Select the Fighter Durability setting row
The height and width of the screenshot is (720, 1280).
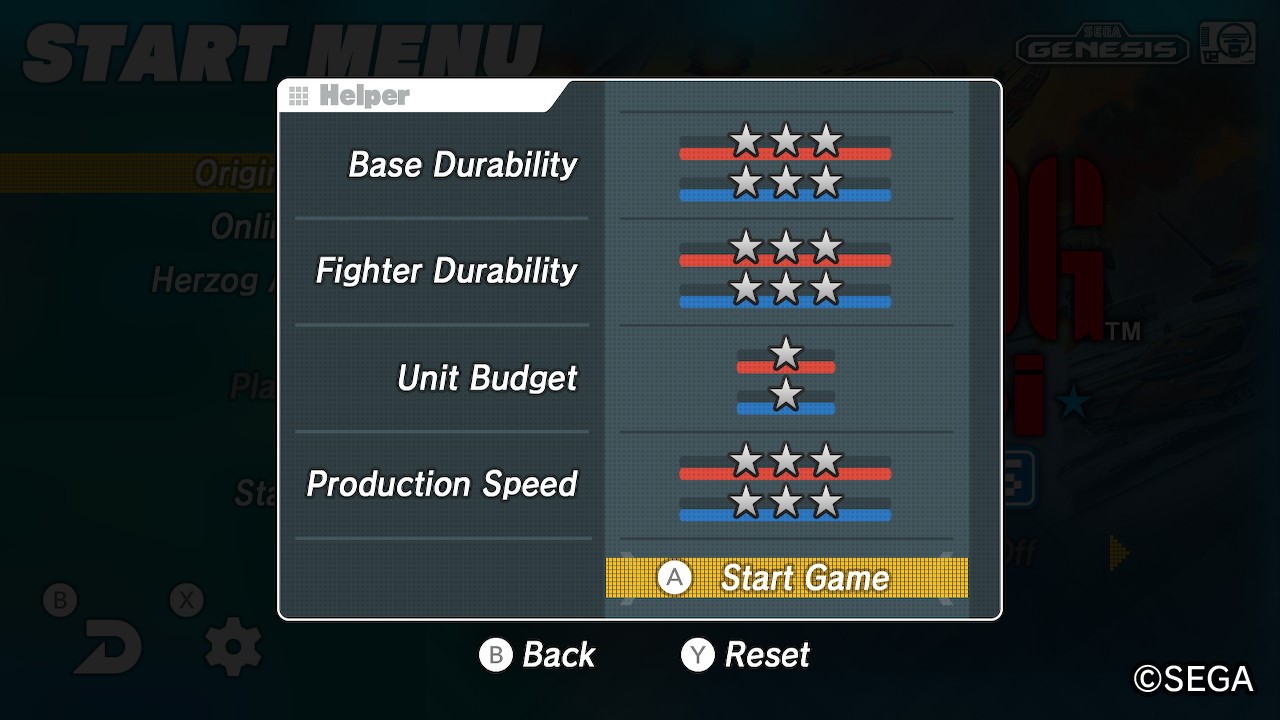click(x=446, y=271)
